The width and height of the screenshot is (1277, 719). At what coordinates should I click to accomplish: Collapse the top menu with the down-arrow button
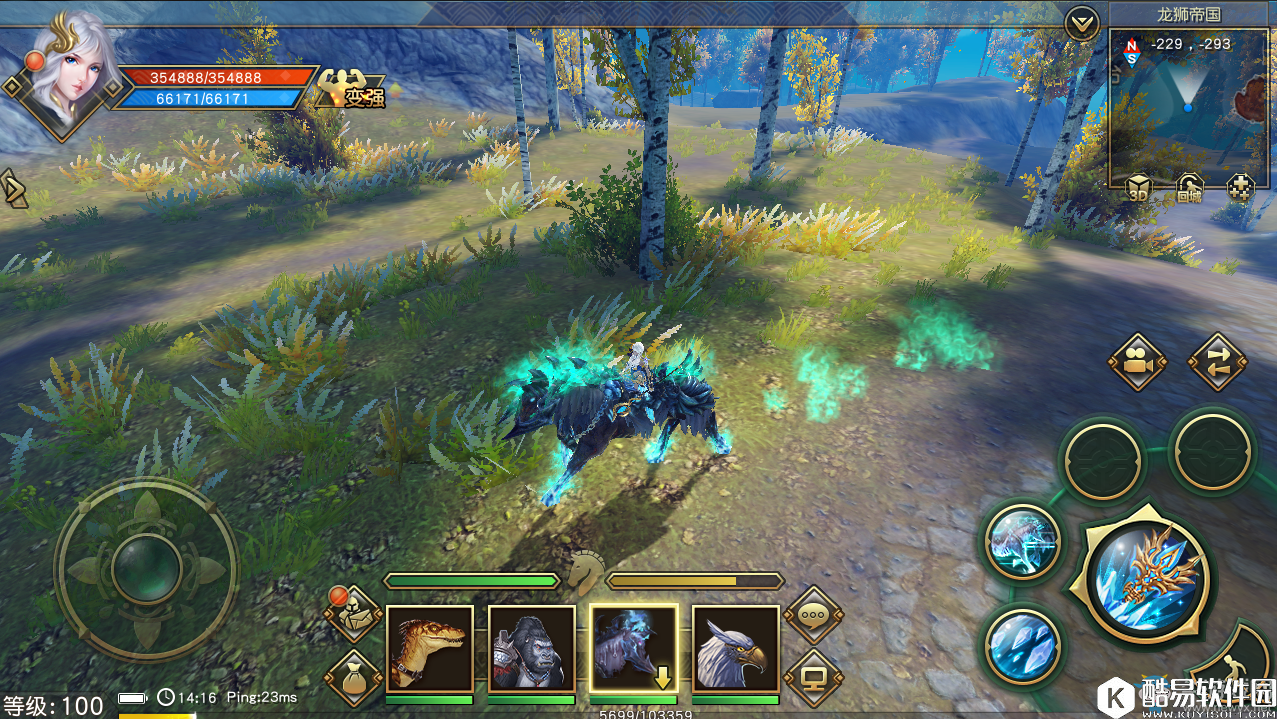click(x=1082, y=23)
